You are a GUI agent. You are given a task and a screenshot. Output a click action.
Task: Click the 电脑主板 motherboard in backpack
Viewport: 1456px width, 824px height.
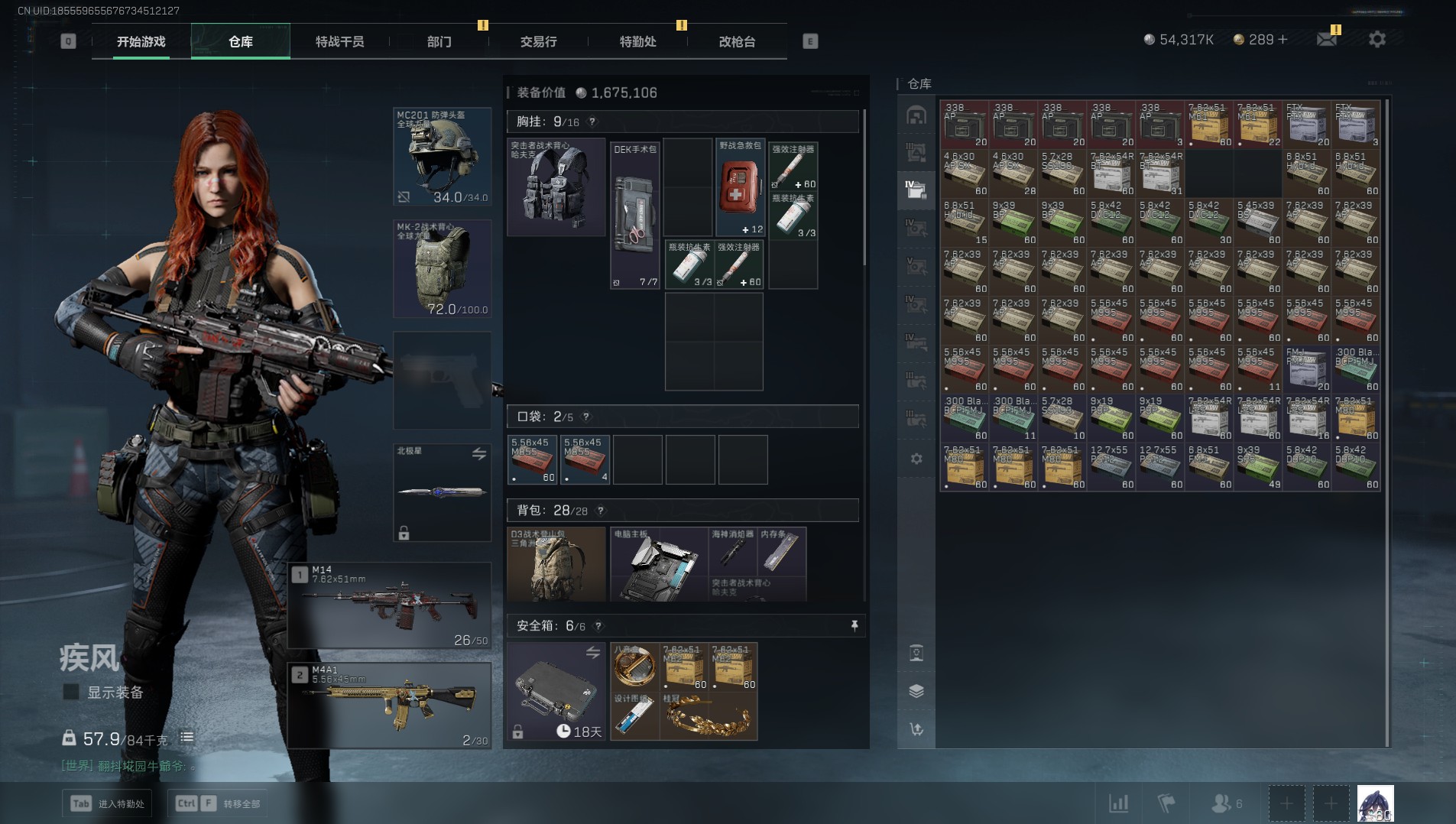658,566
